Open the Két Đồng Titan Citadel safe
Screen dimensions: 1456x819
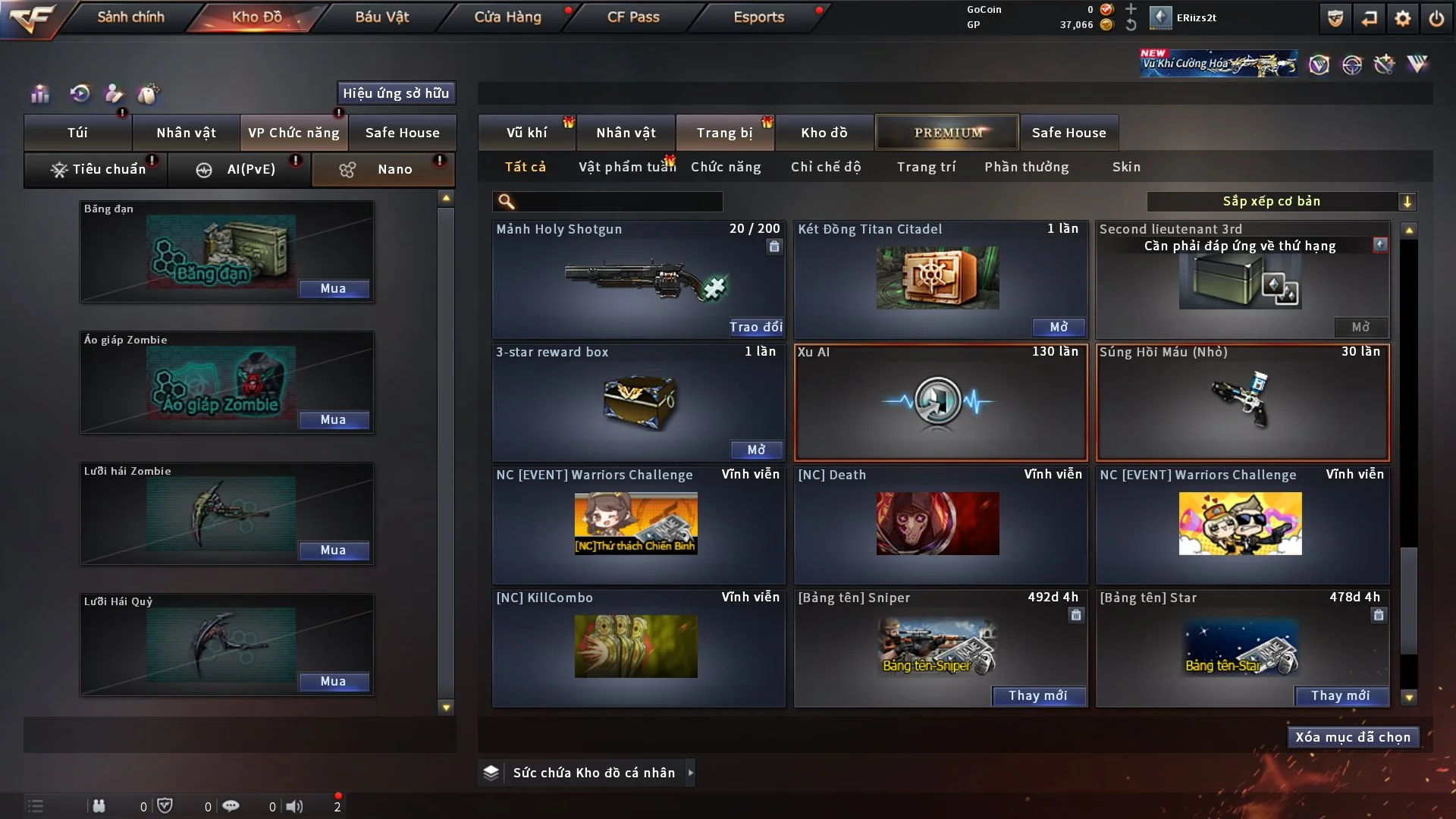[x=1058, y=327]
